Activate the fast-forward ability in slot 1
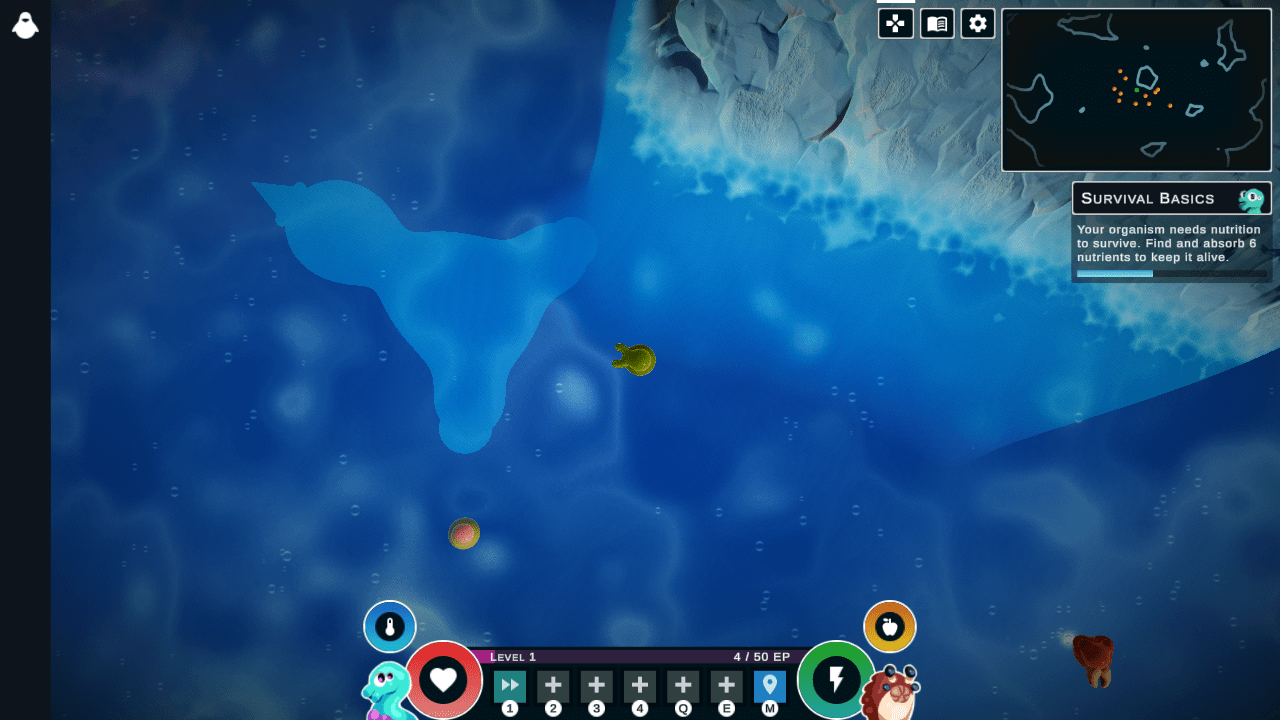 (510, 686)
